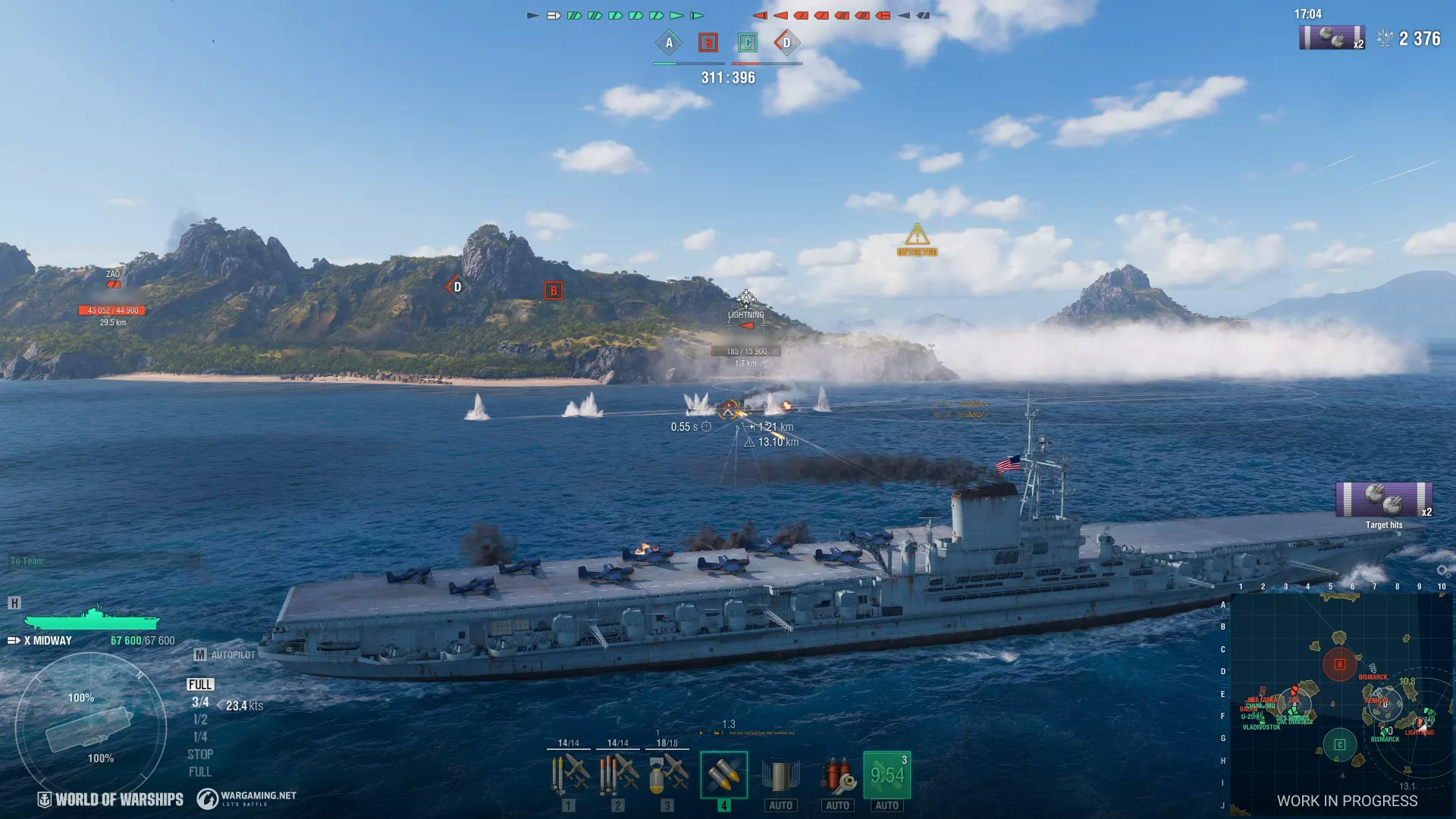The image size is (1456, 819).
Task: Select the secondary armament slot 4
Action: pos(724,775)
